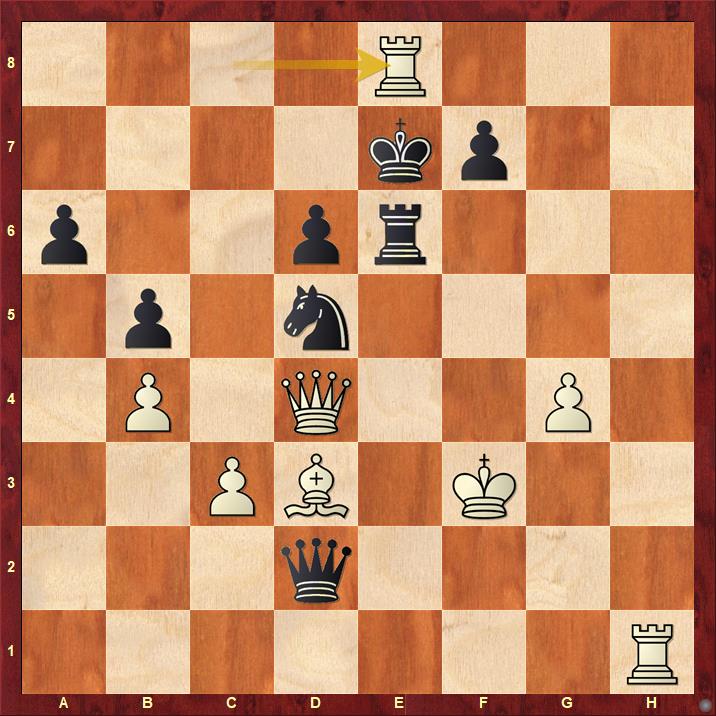The width and height of the screenshot is (716, 716).
Task: Select the black knight
Action: click(316, 318)
